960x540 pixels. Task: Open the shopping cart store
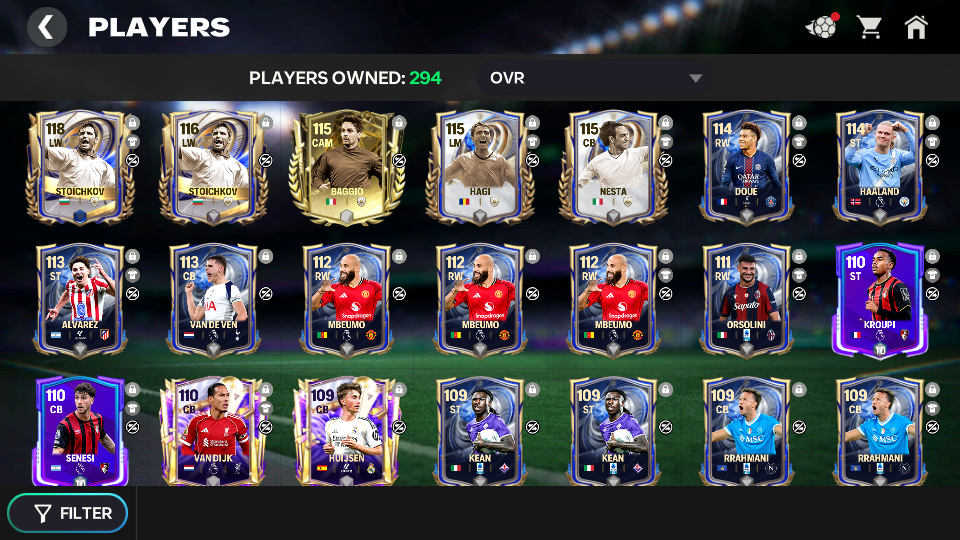click(869, 27)
